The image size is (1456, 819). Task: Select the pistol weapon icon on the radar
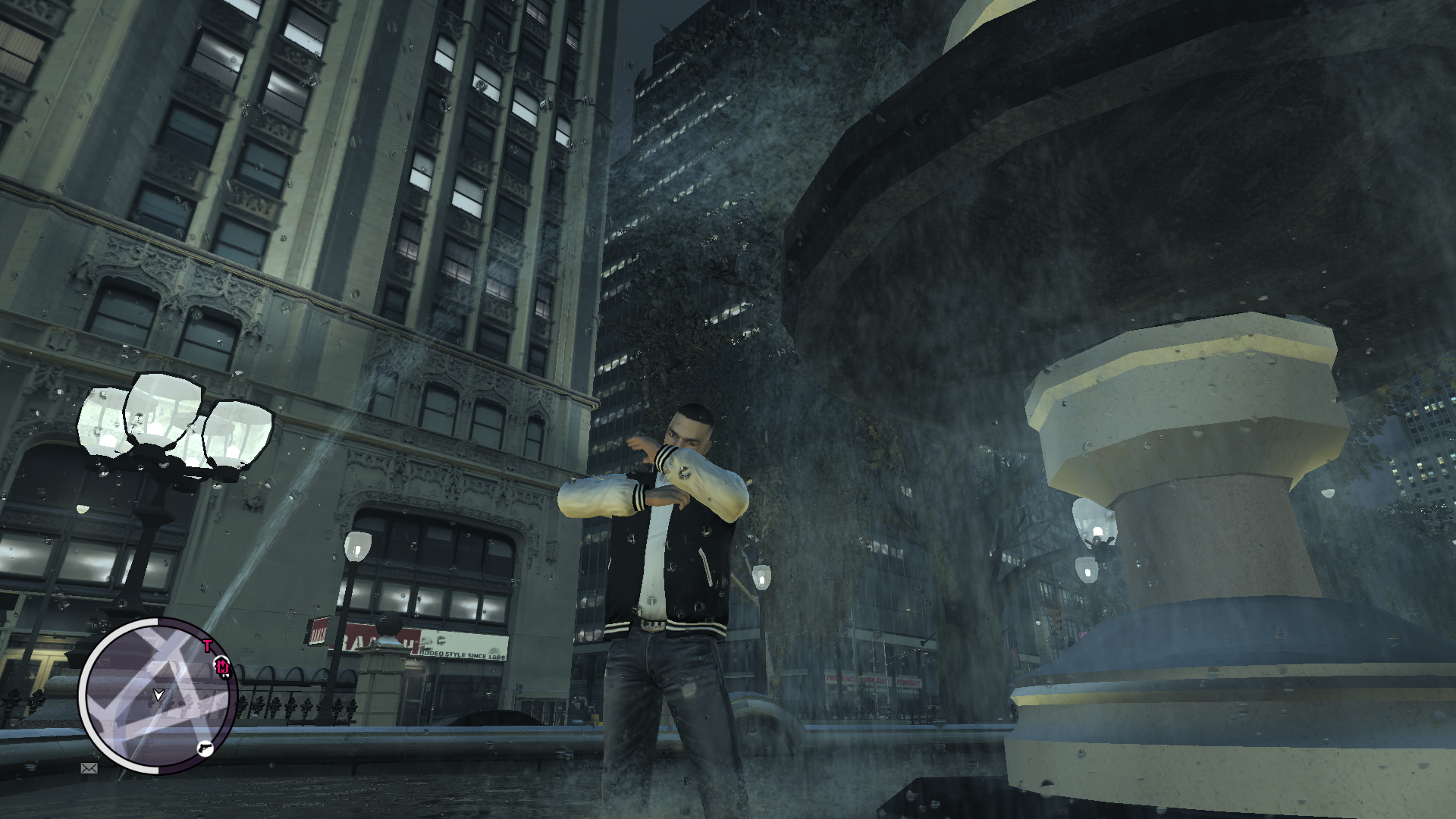click(205, 748)
